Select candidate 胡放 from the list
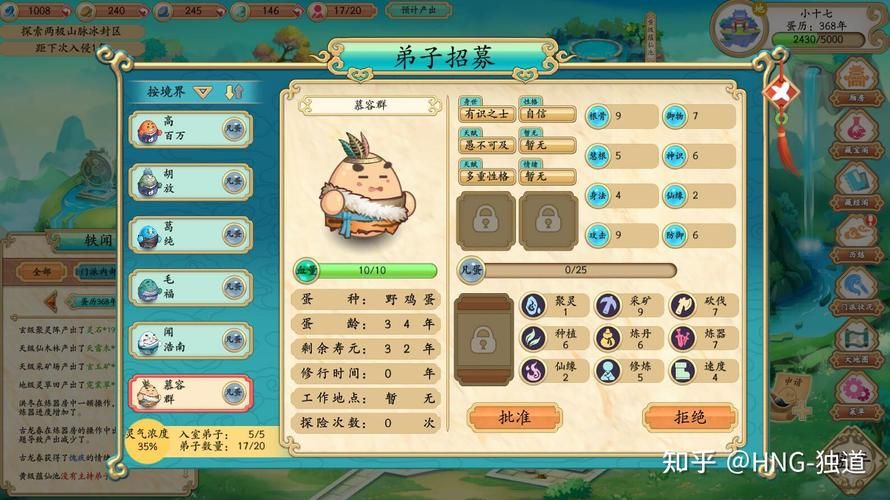 pos(190,182)
